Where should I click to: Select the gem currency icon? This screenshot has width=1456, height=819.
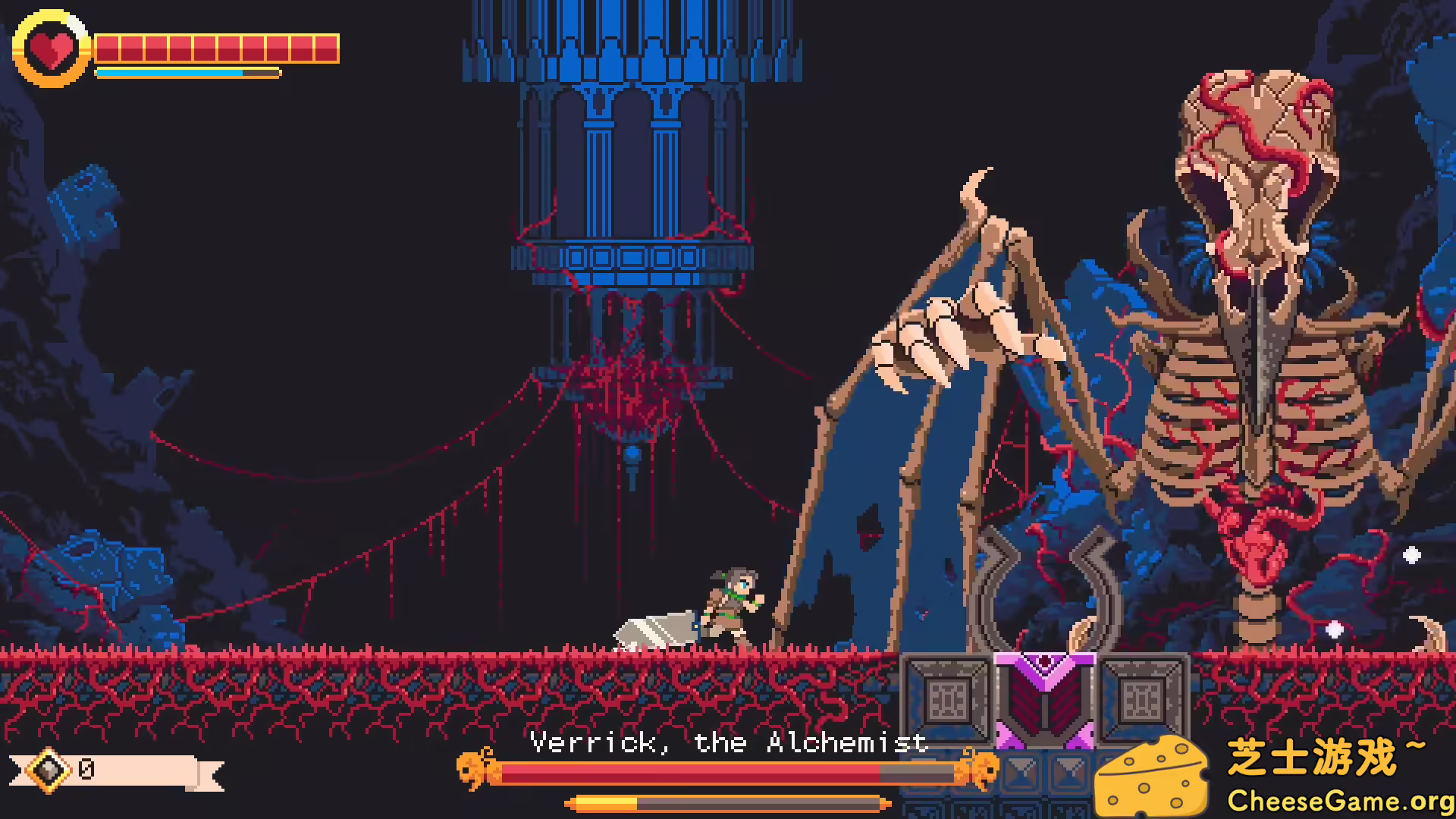point(48,770)
